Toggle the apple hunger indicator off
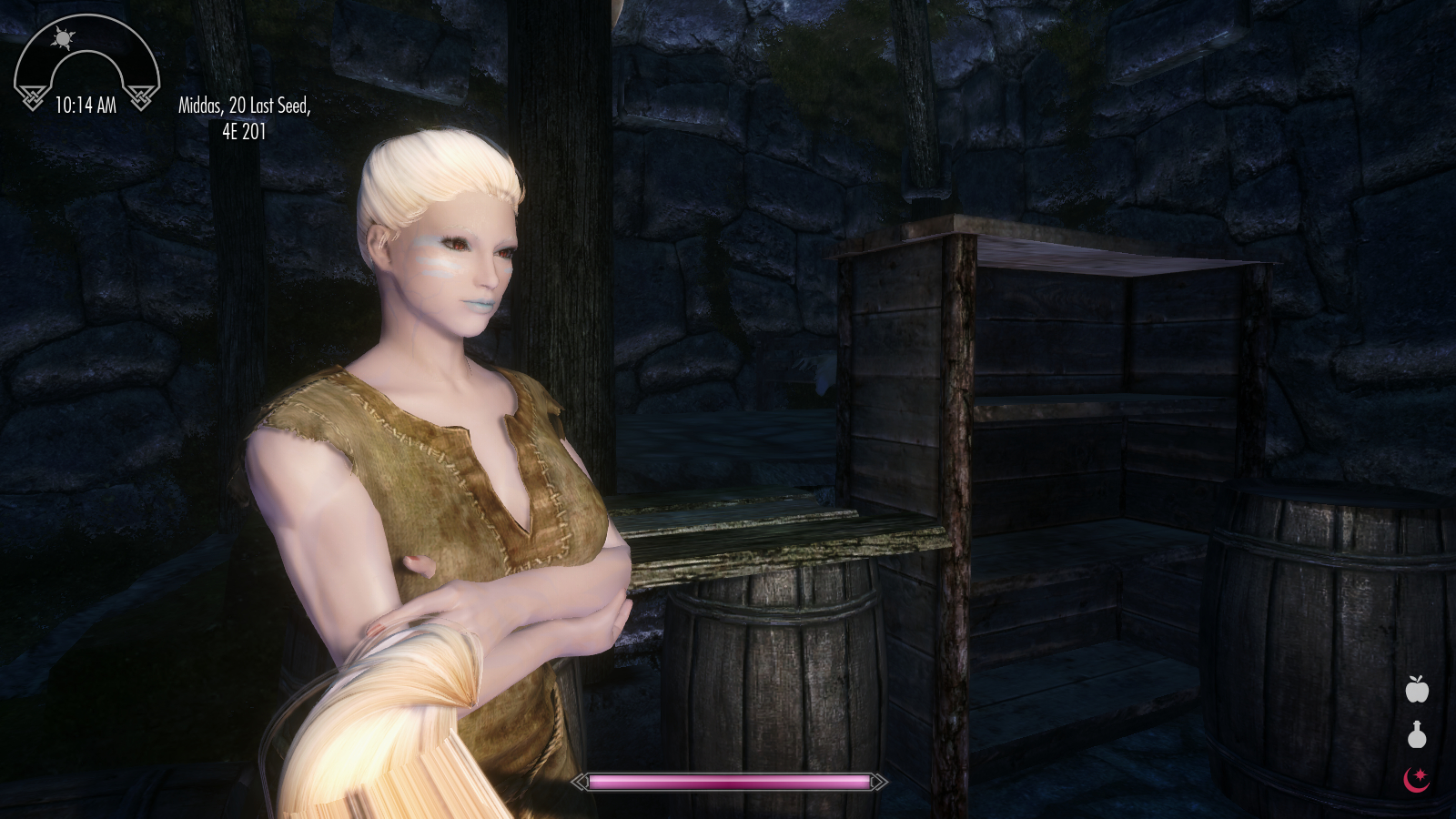Viewport: 1456px width, 819px height. 1417,692
